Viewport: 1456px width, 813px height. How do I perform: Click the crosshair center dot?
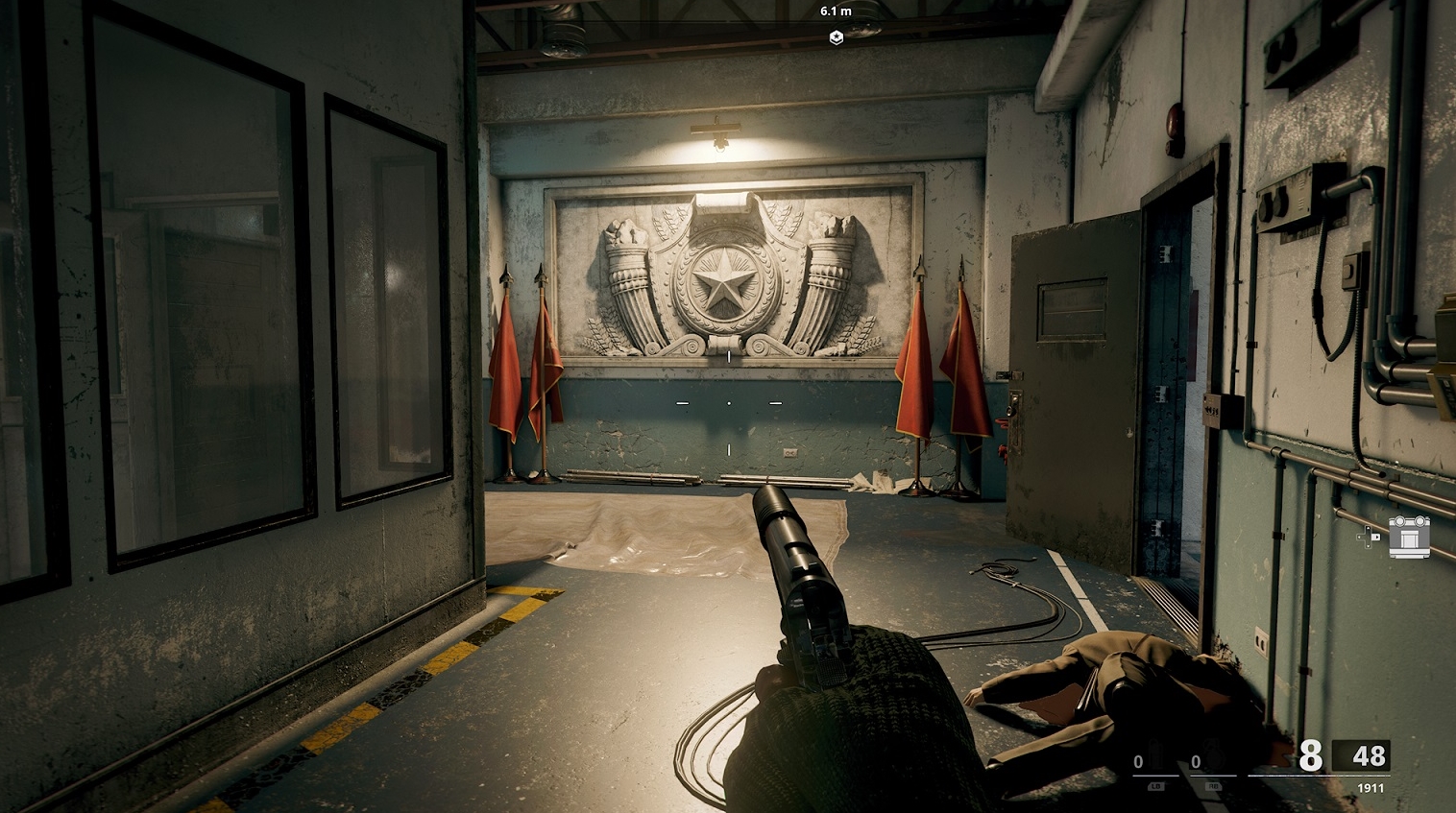coord(729,403)
